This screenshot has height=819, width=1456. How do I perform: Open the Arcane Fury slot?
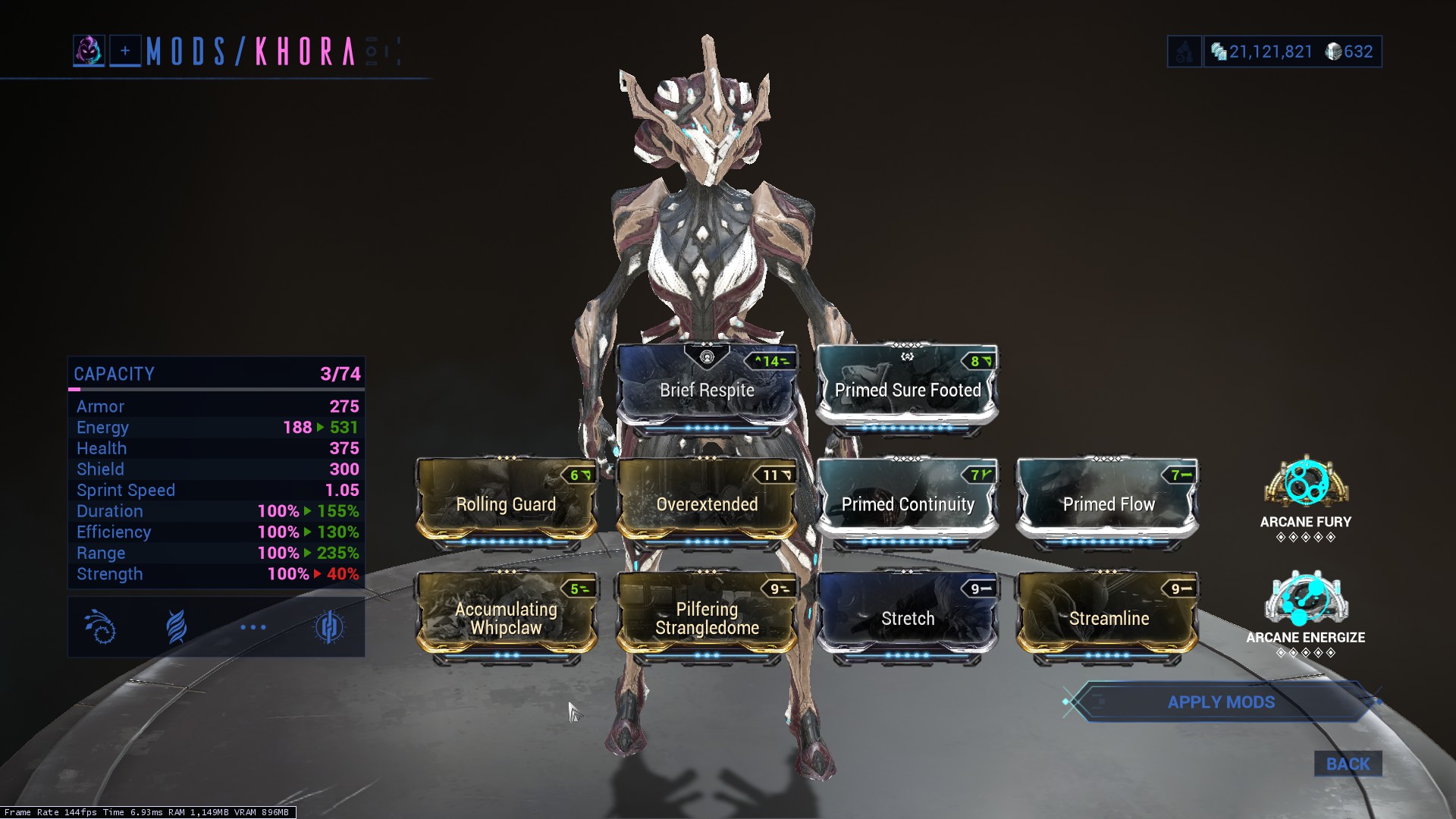pyautogui.click(x=1306, y=484)
